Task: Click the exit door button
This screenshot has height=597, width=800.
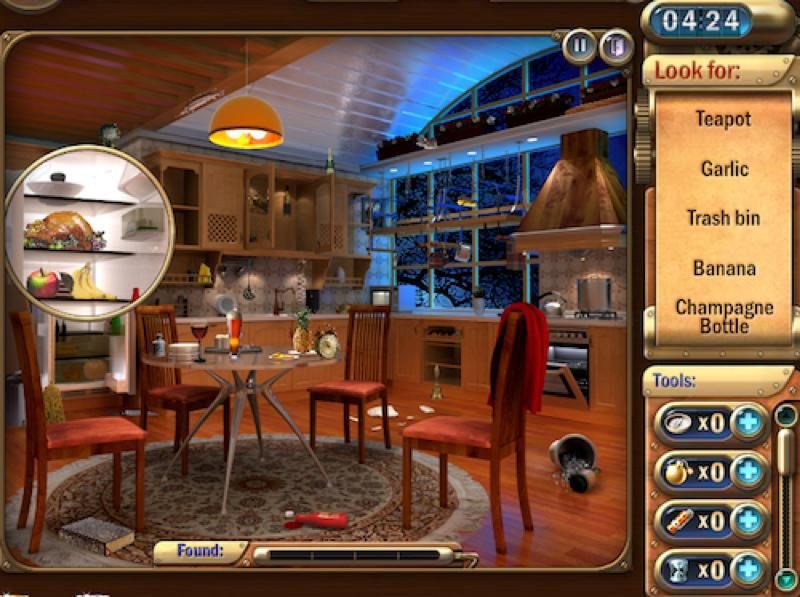Action: [615, 46]
